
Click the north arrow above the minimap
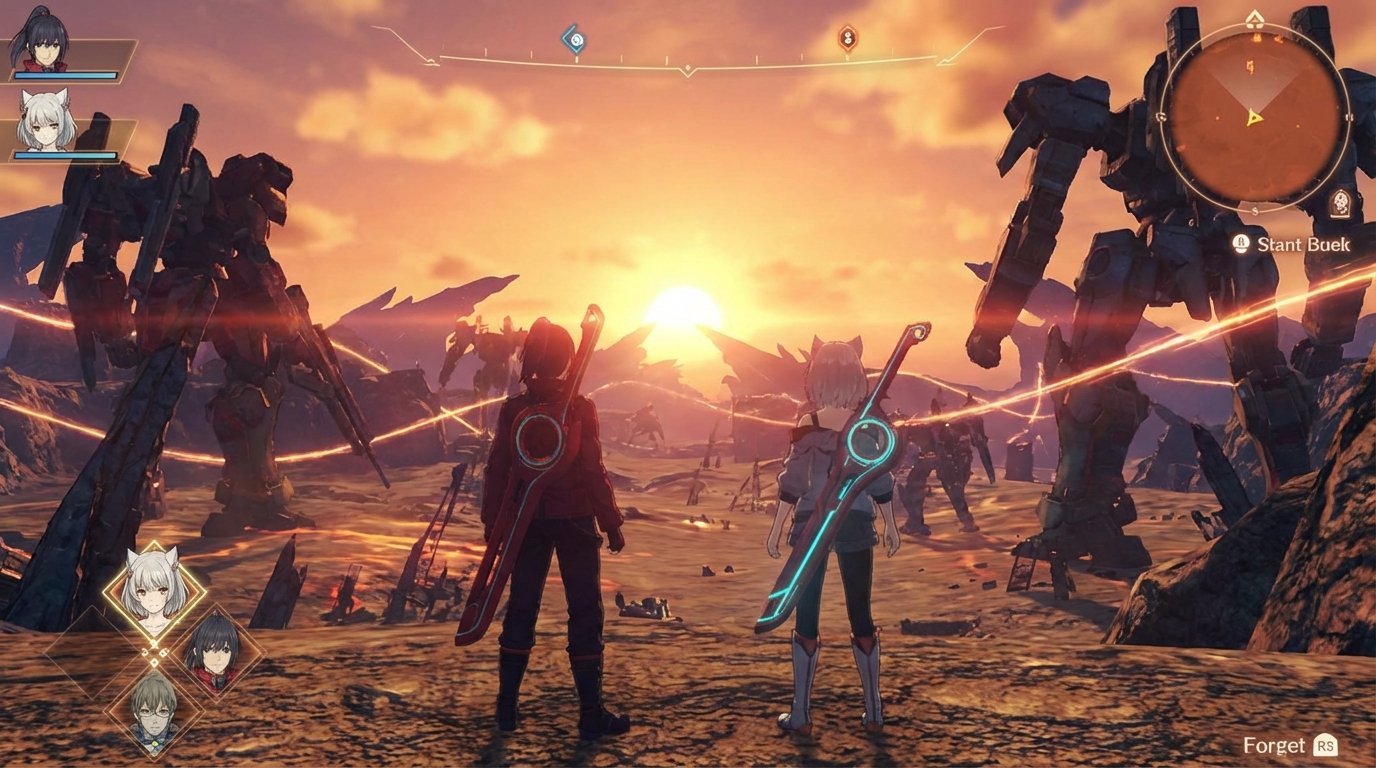pyautogui.click(x=1254, y=17)
